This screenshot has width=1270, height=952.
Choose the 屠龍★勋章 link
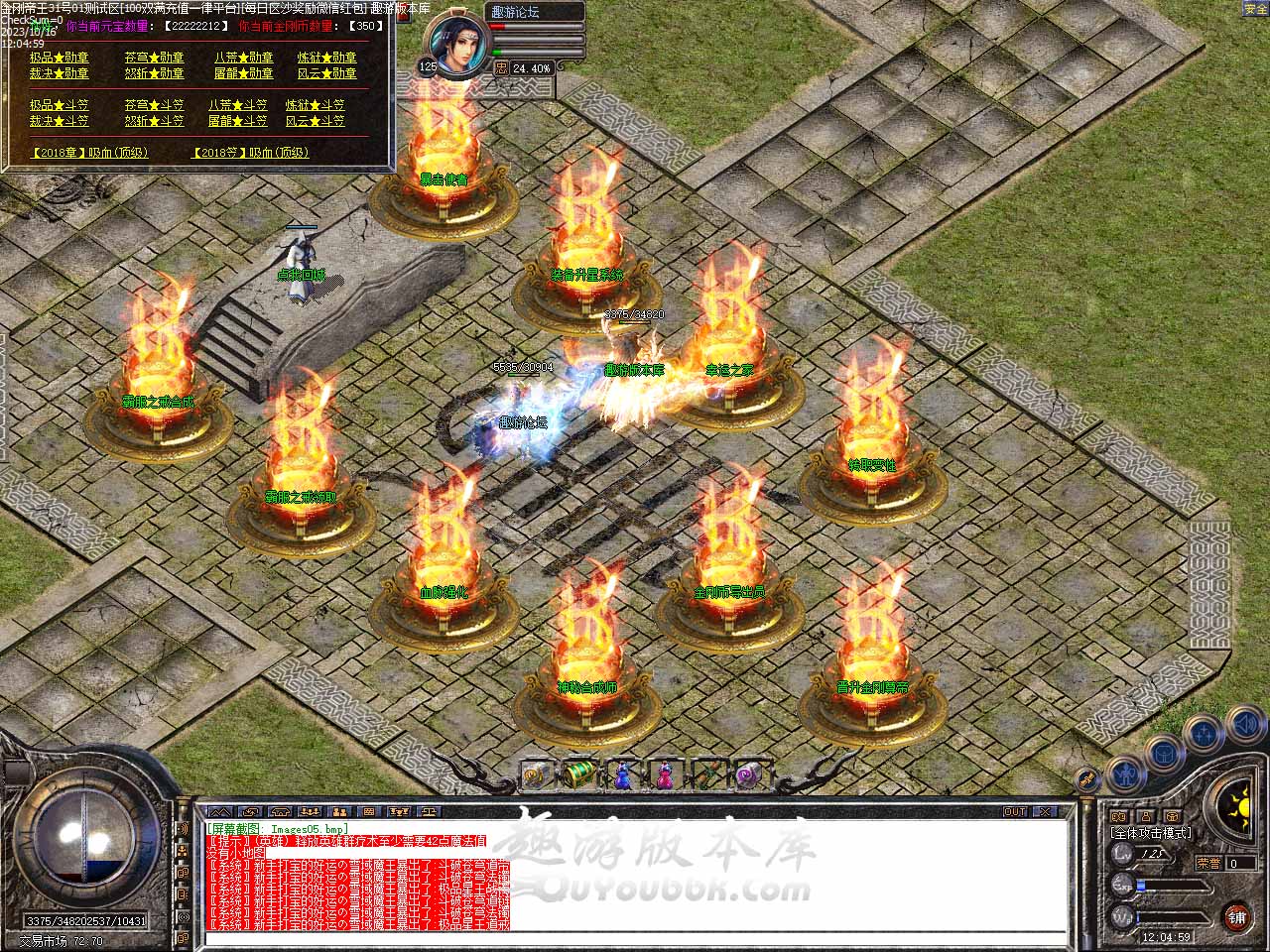pyautogui.click(x=243, y=73)
